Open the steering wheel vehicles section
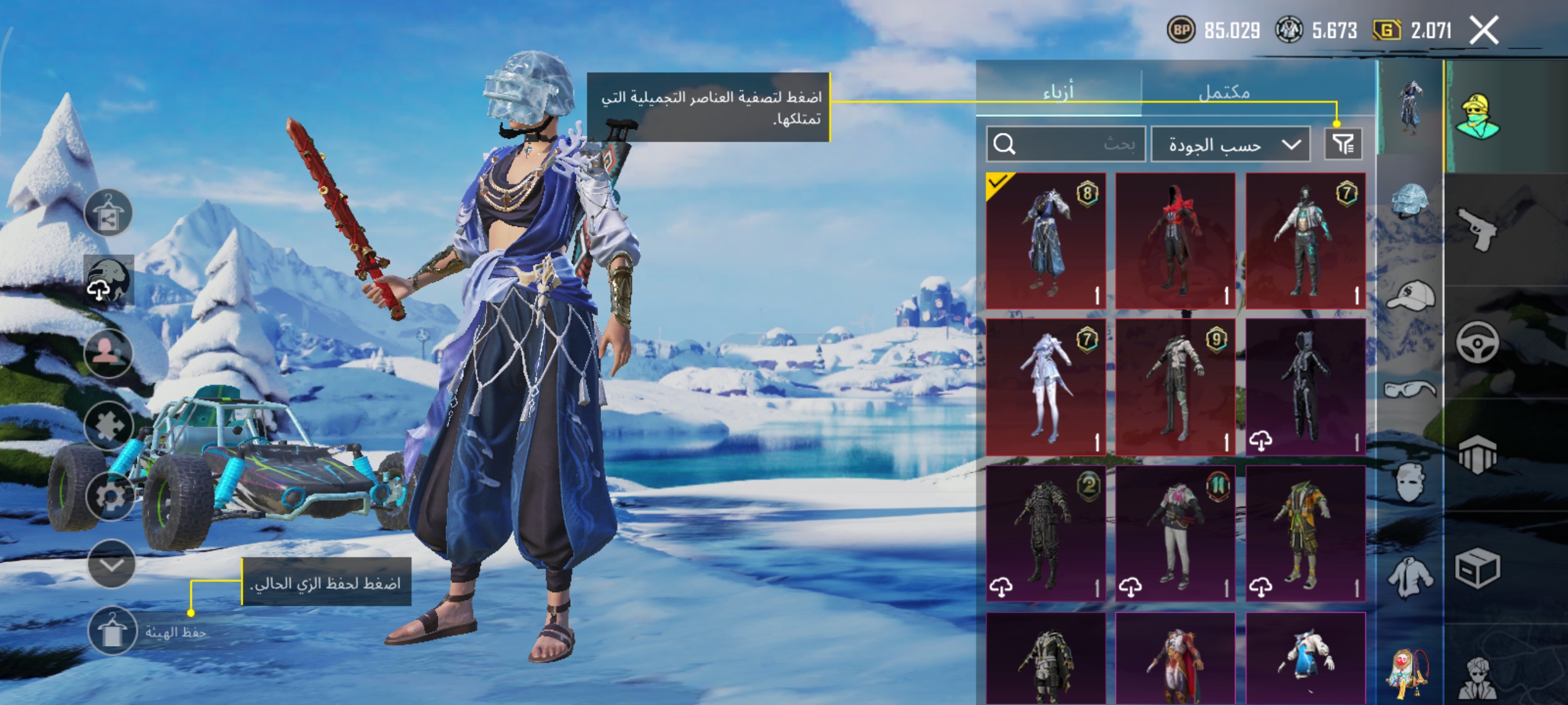The height and width of the screenshot is (705, 1568). point(1477,342)
